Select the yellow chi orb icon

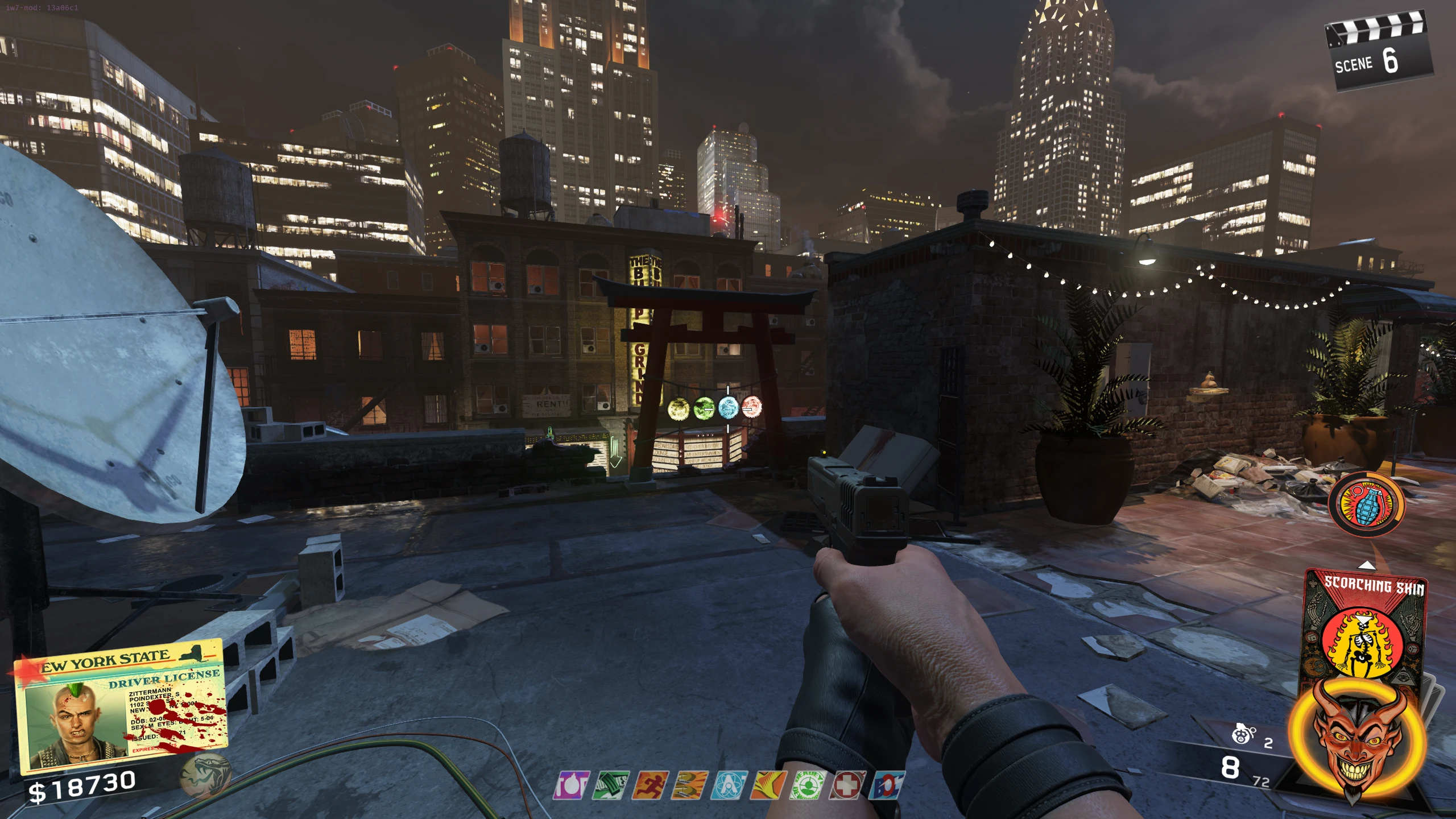point(678,408)
